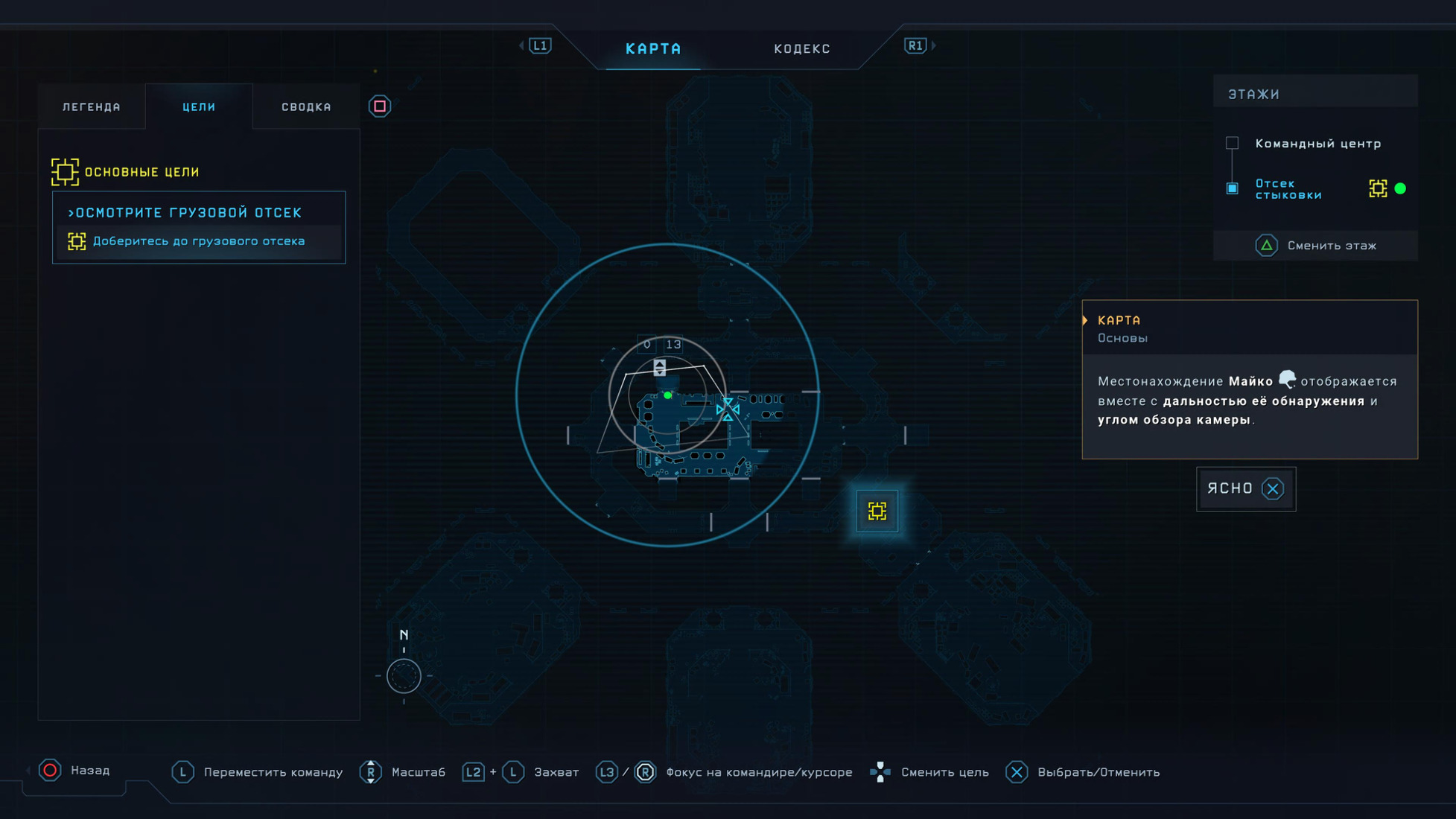Click the yellow objective marker on map
Screen dimensions: 1456x819
click(877, 511)
